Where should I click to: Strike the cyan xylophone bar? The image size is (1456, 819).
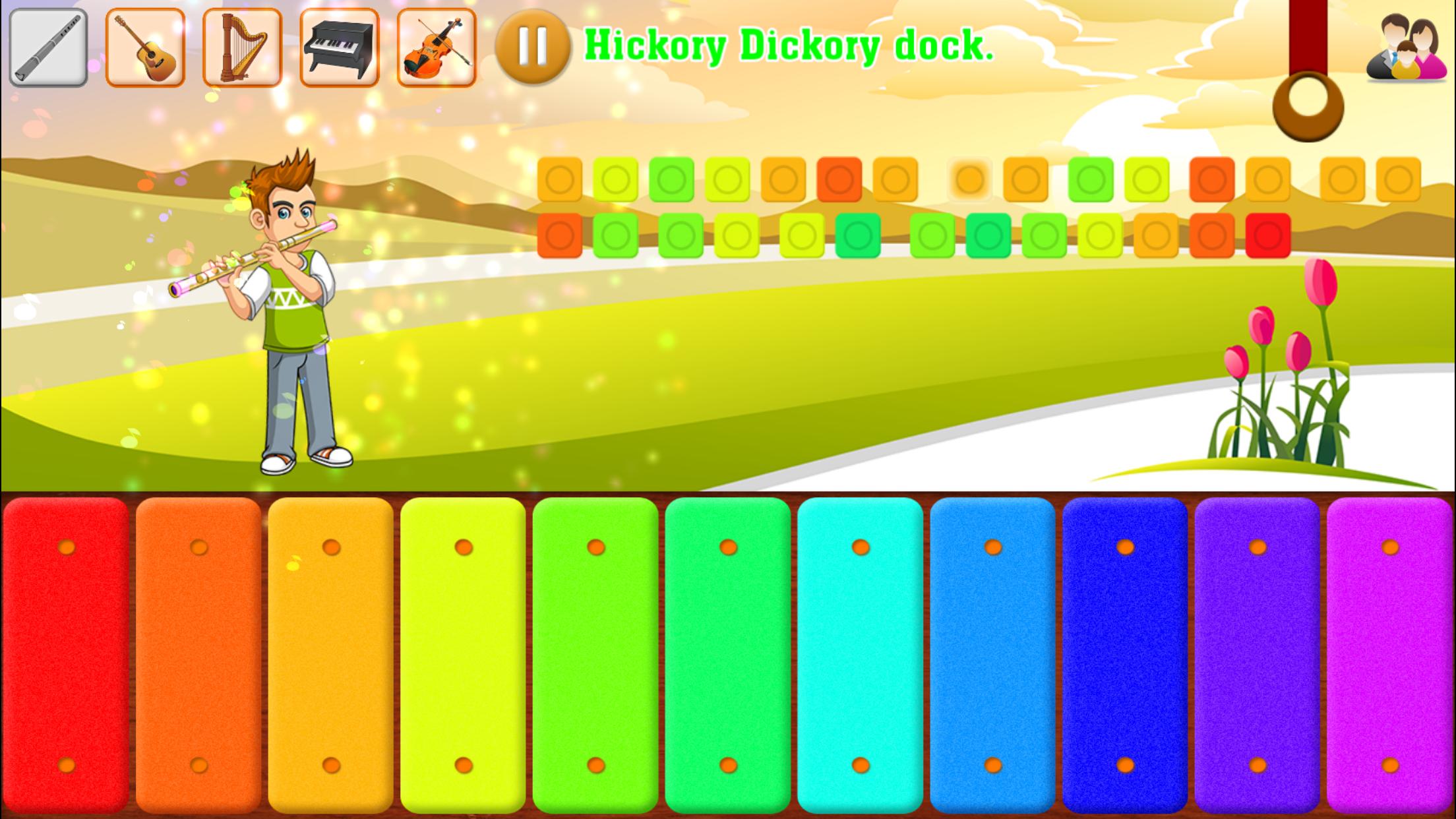coord(859,653)
